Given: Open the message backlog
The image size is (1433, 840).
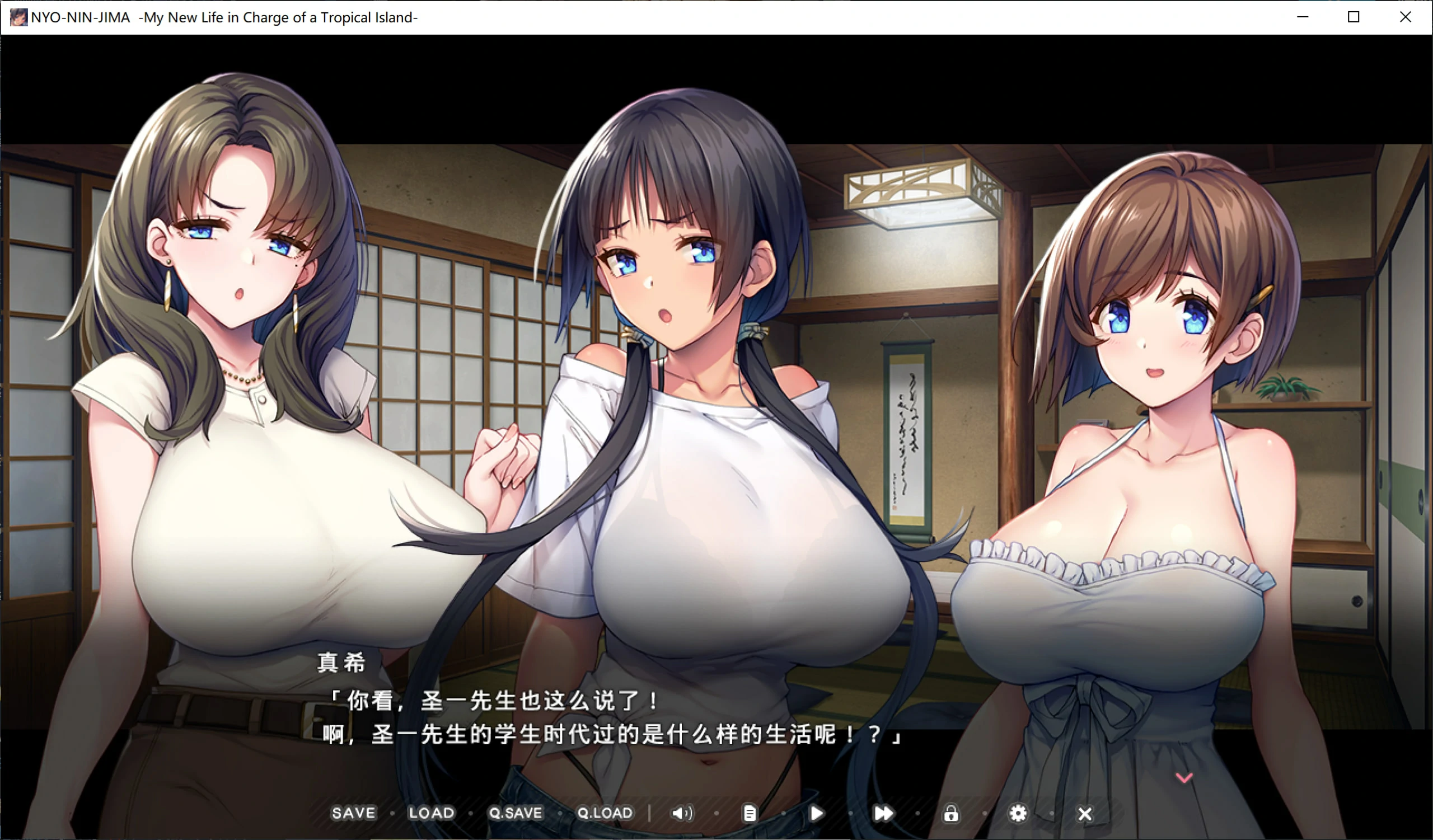Looking at the screenshot, I should click(750, 814).
